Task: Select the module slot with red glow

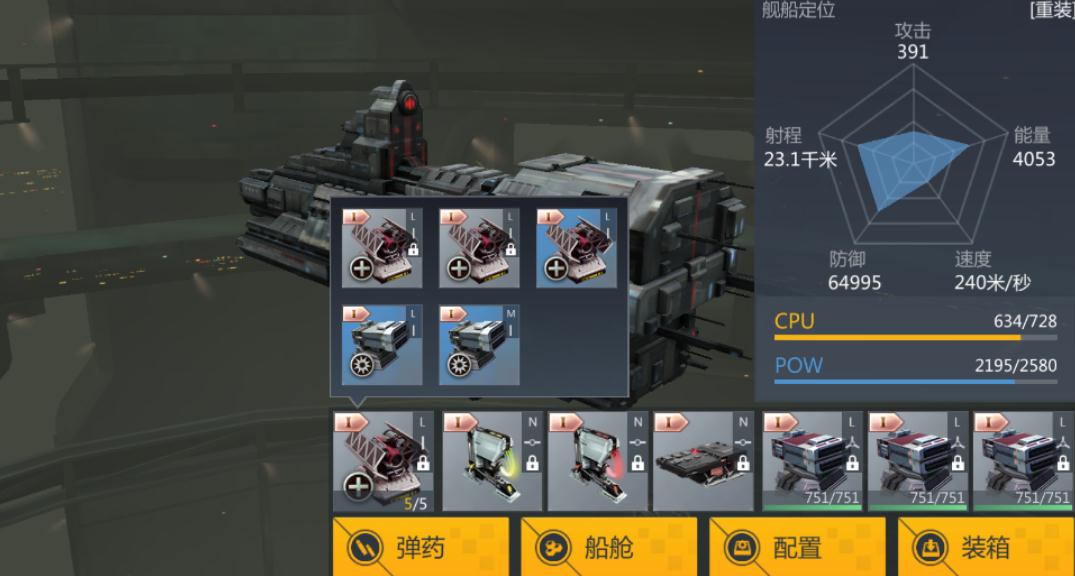Action: pos(596,461)
